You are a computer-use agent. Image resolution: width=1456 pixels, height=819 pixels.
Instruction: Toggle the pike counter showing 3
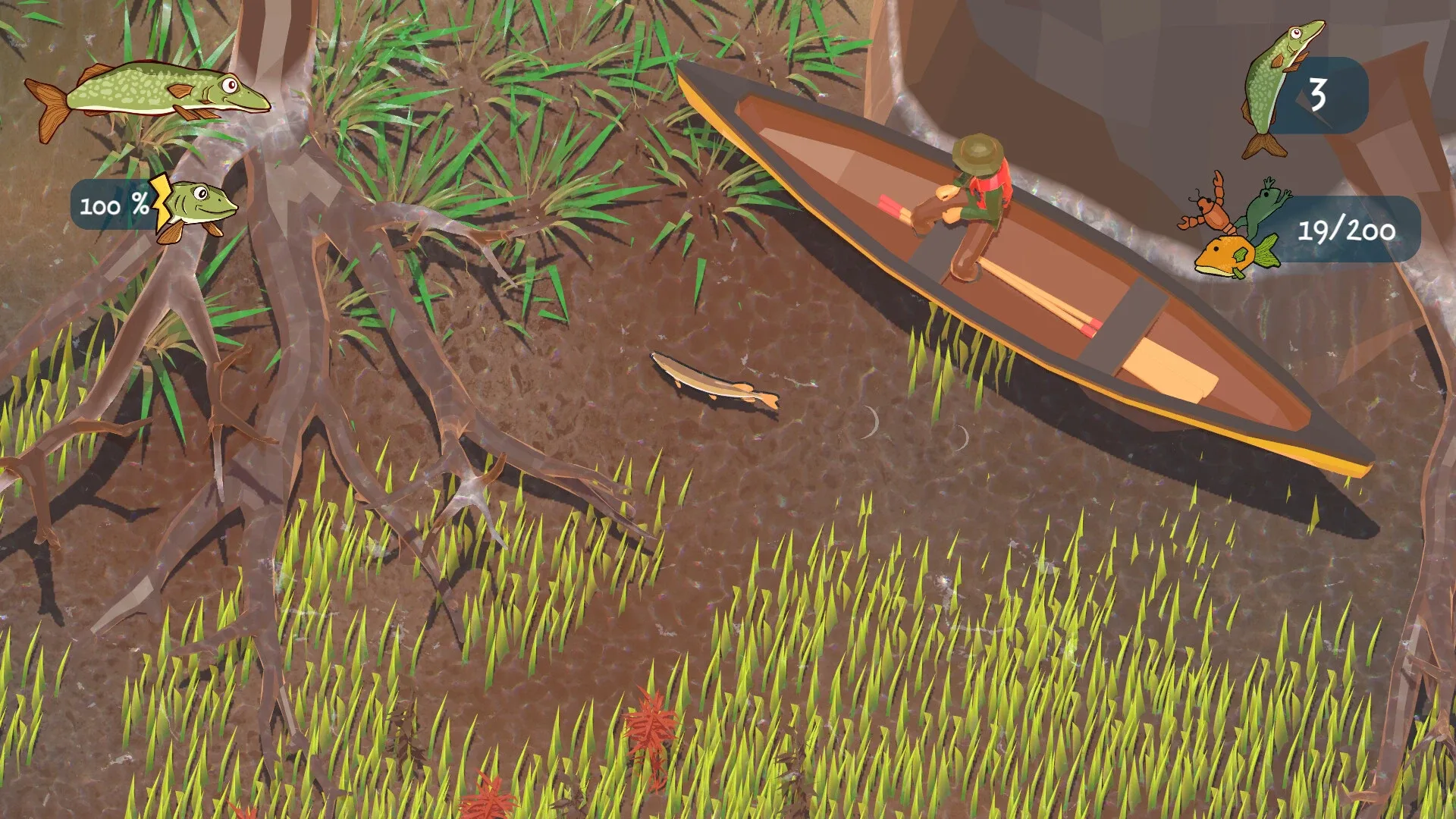tap(1319, 95)
